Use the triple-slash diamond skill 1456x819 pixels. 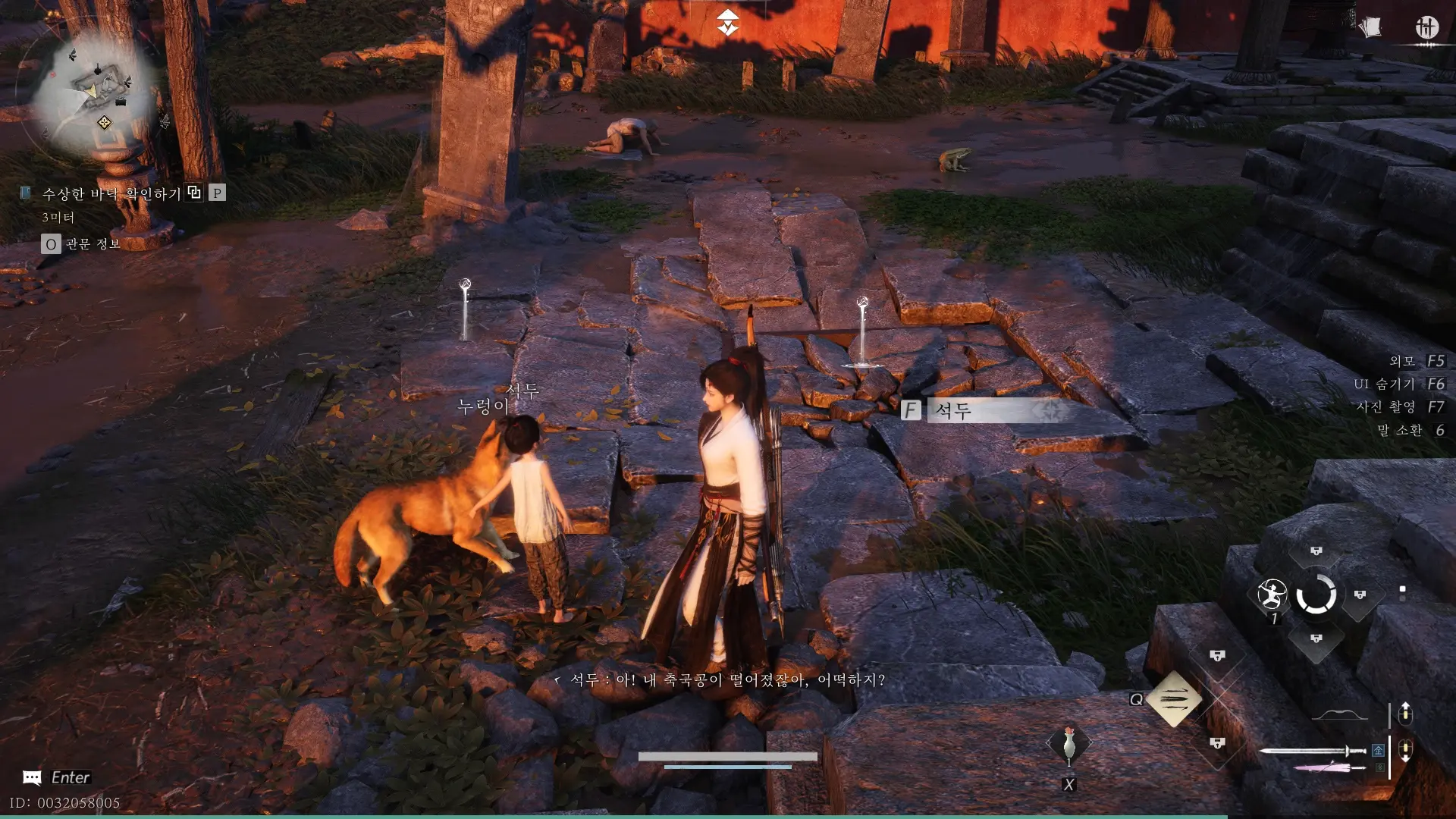pyautogui.click(x=1173, y=698)
